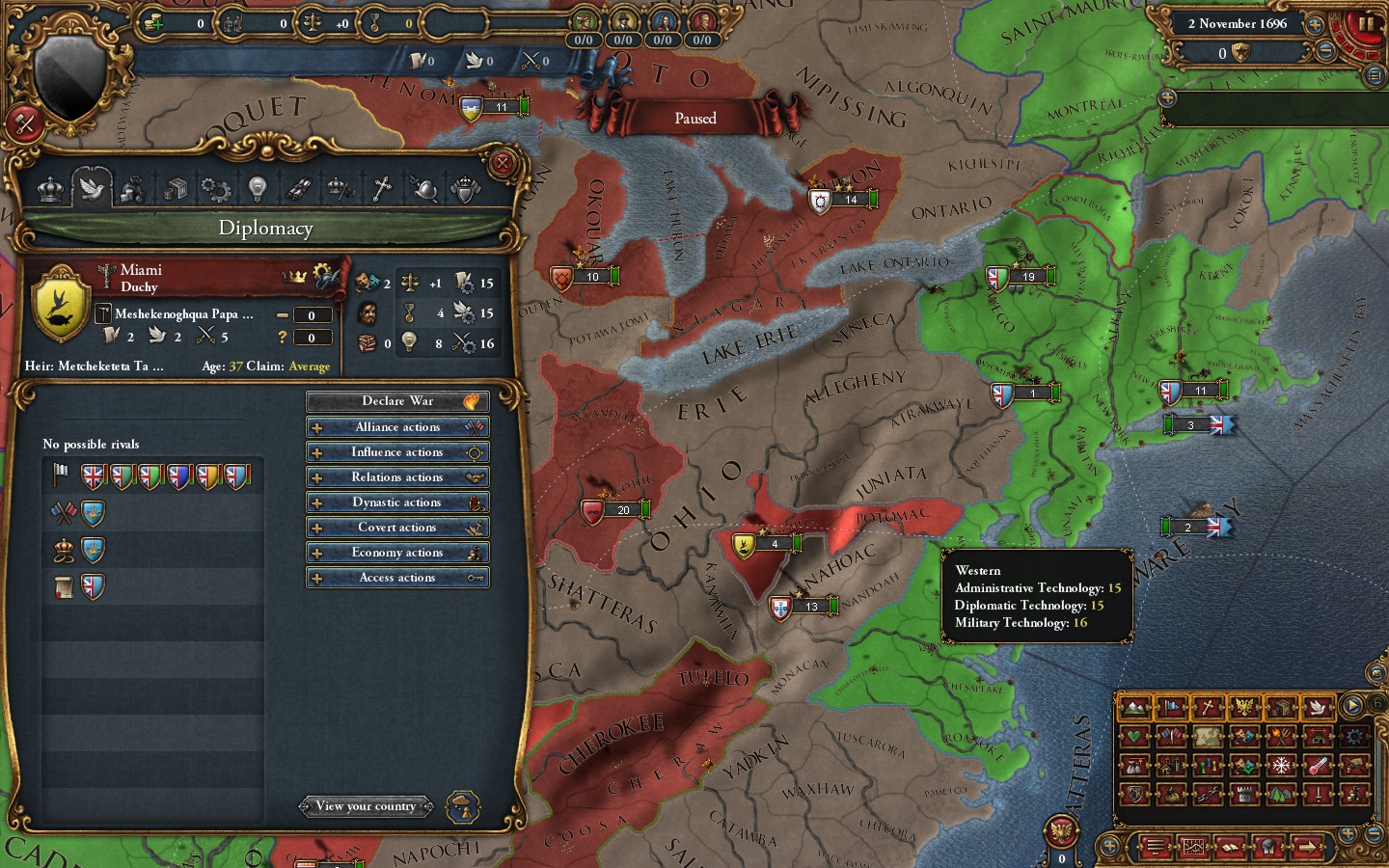Image resolution: width=1389 pixels, height=868 pixels.
Task: Click the Declare War button
Action: coord(397,400)
